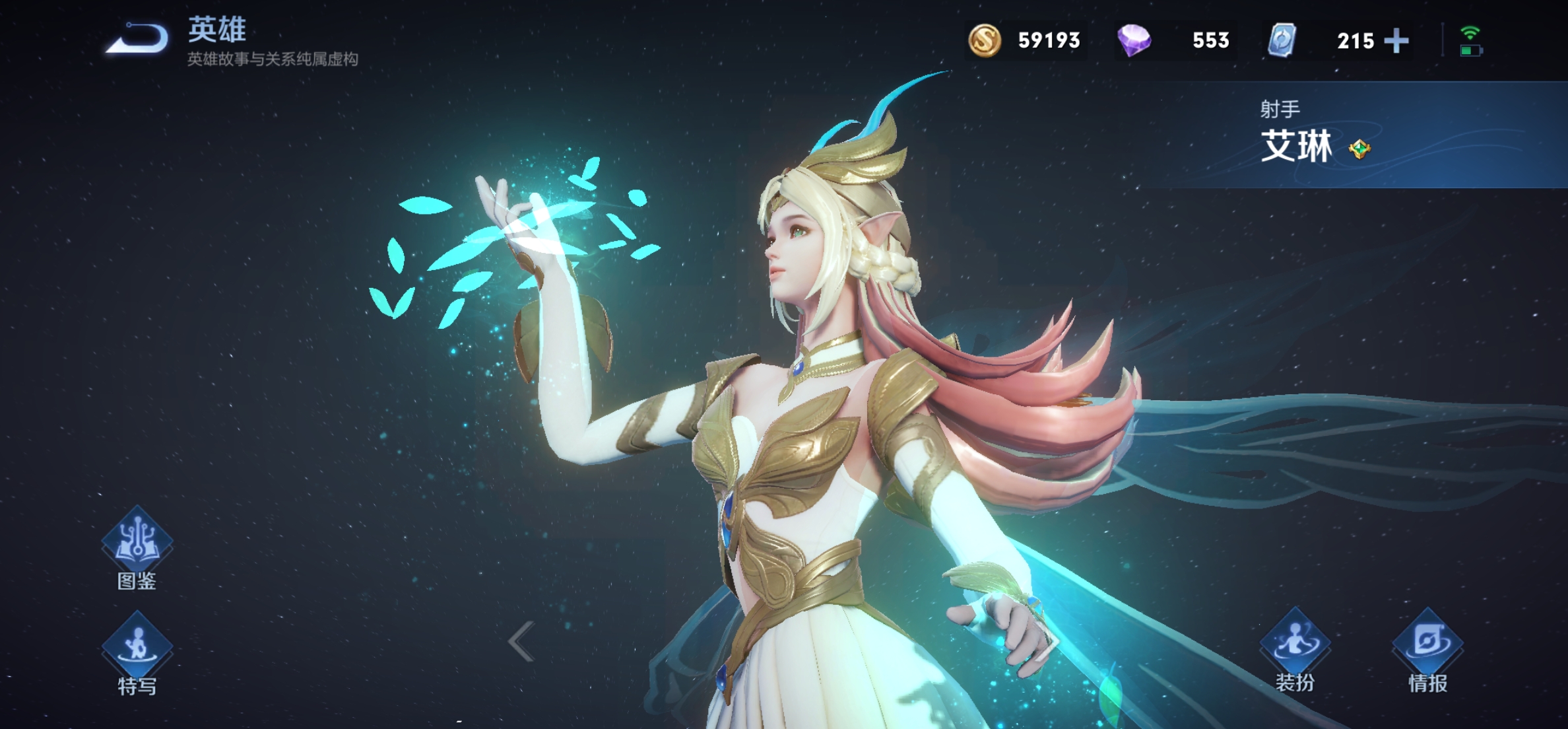Tap the green badge beside 艾琳

click(x=1359, y=149)
